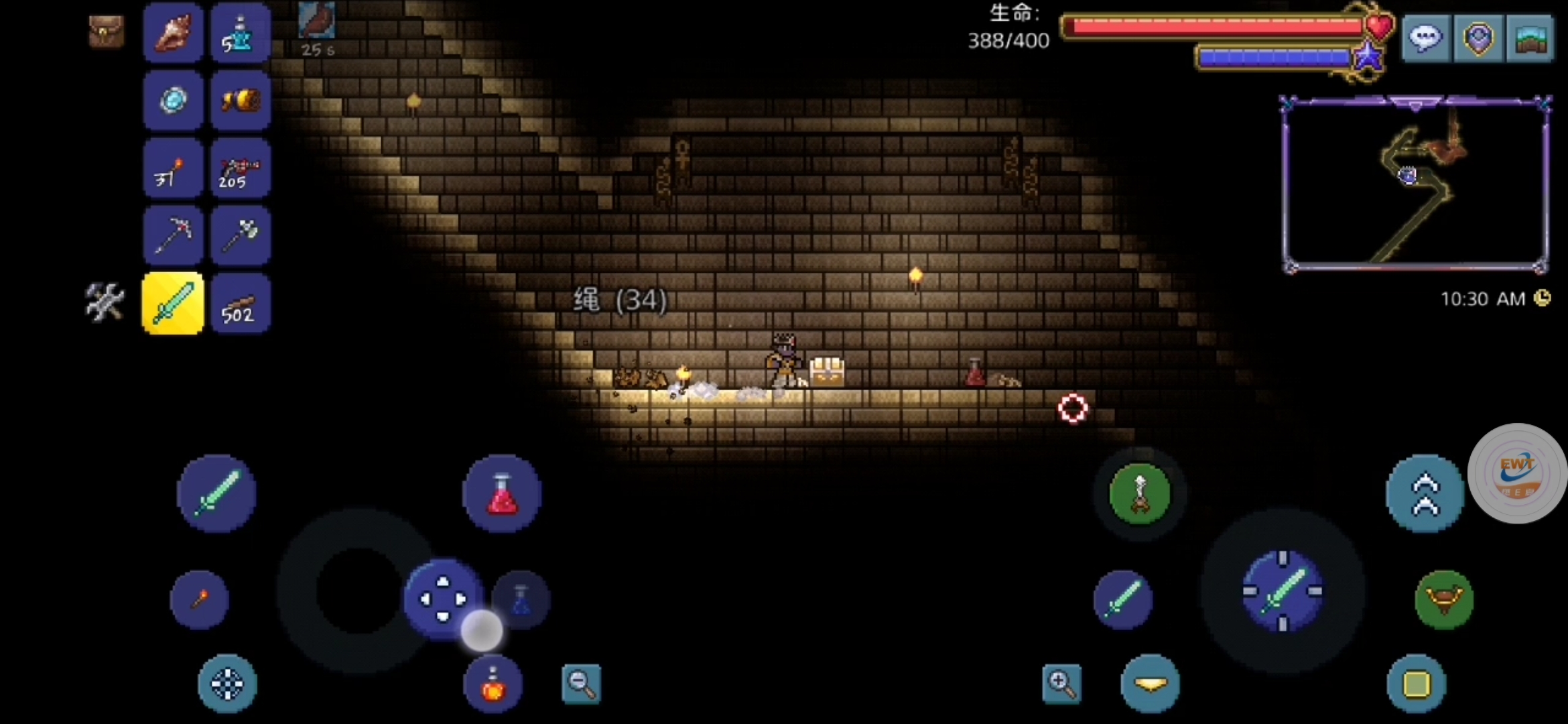
Task: Choose the wood stack of 502
Action: coord(241,304)
